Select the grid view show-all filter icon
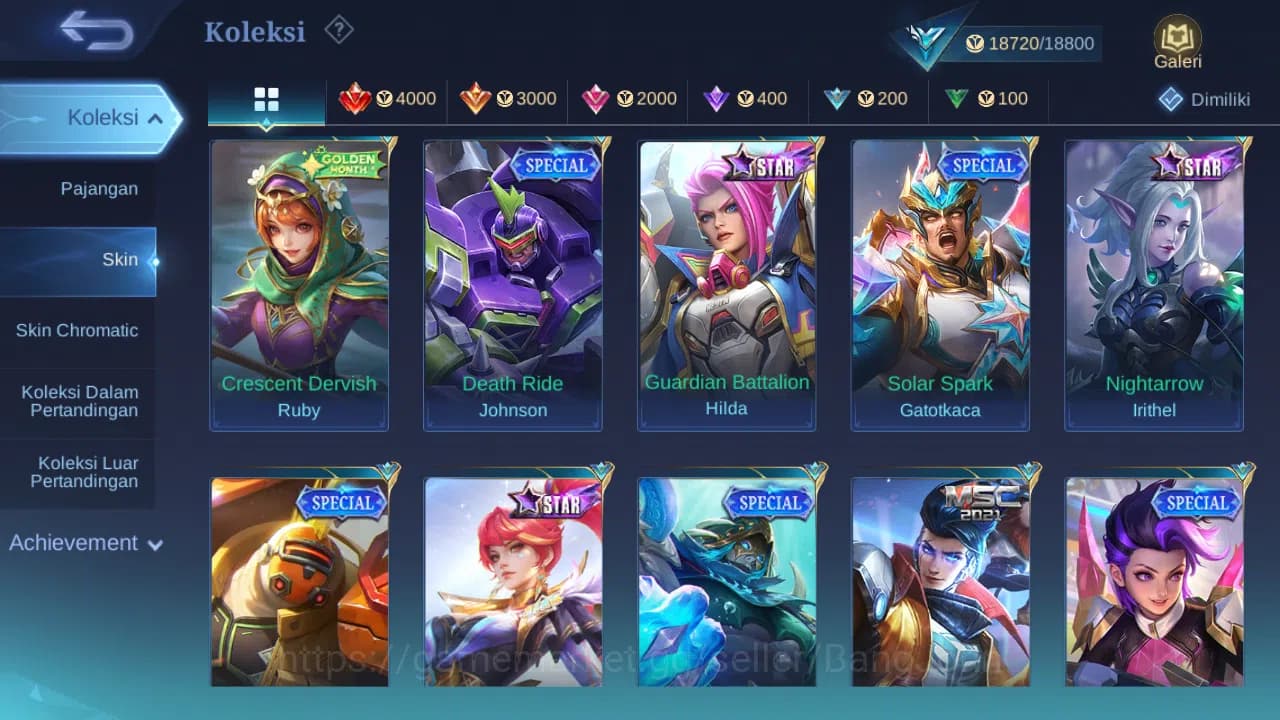This screenshot has width=1280, height=720. tap(265, 100)
